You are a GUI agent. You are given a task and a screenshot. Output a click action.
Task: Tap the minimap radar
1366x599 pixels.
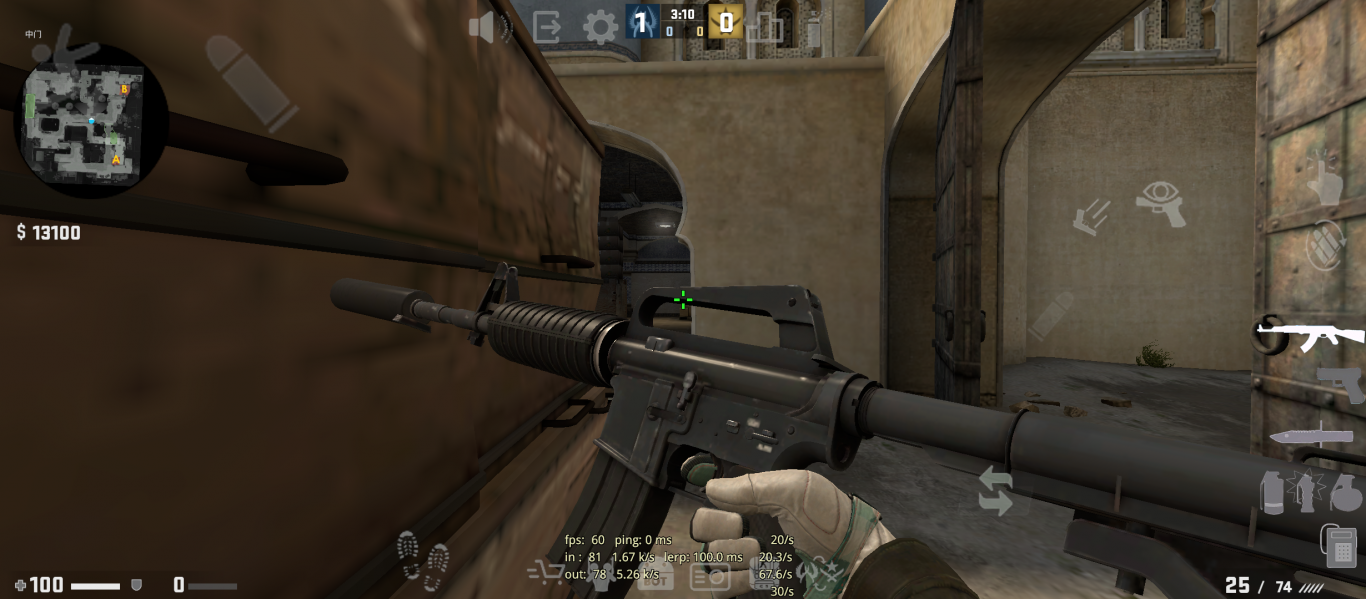(91, 120)
